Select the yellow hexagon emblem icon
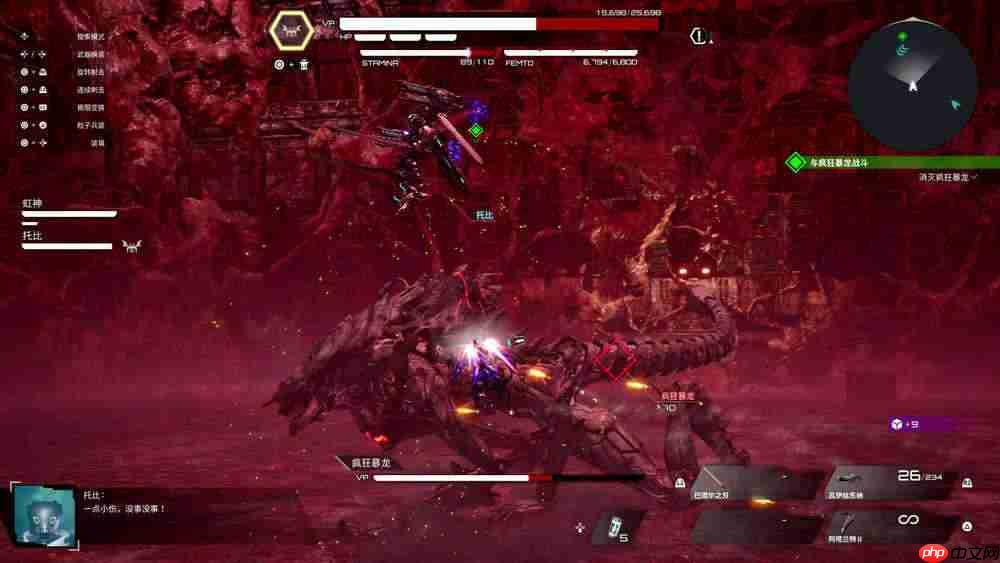 (x=292, y=31)
